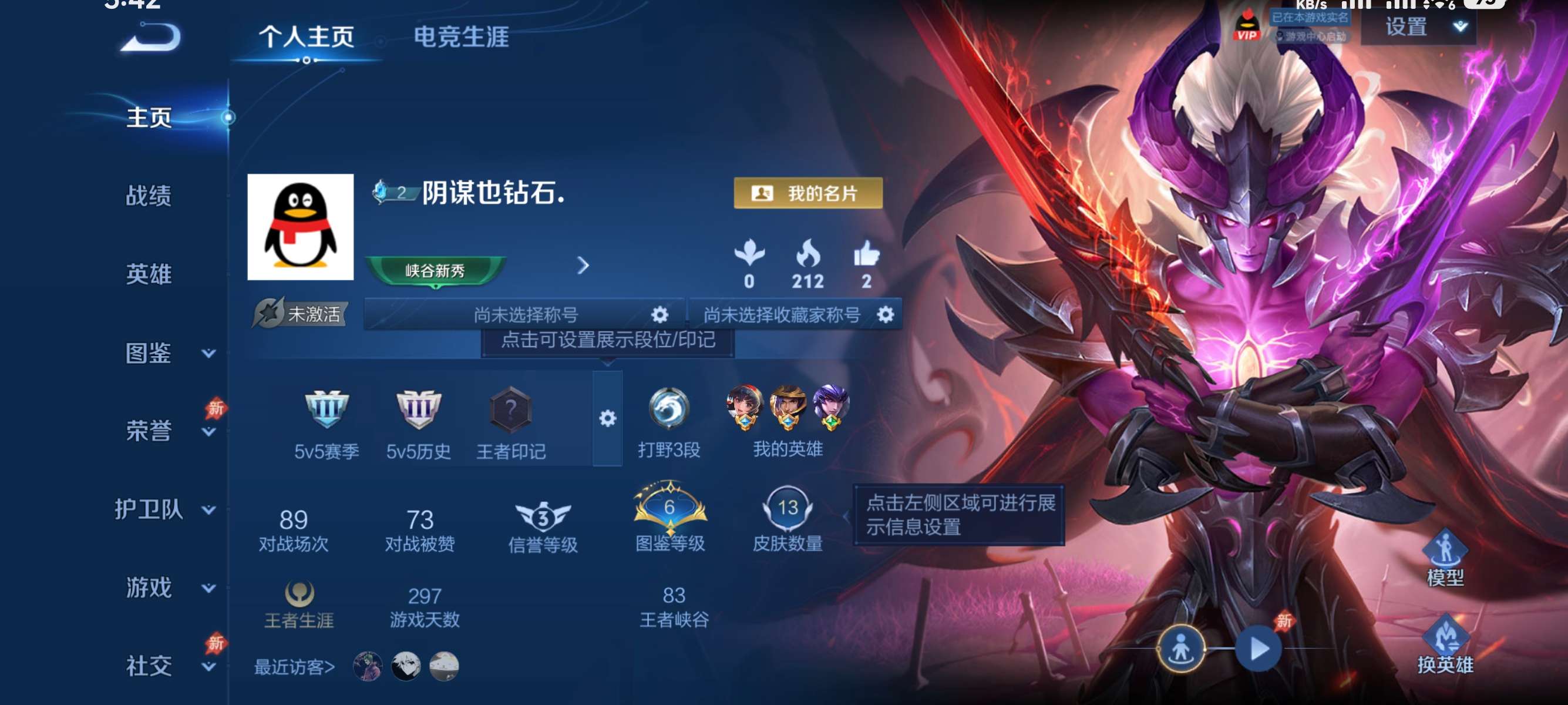The width and height of the screenshot is (1568, 705).
Task: Open the 5v5赛季 season rank badge
Action: point(328,414)
